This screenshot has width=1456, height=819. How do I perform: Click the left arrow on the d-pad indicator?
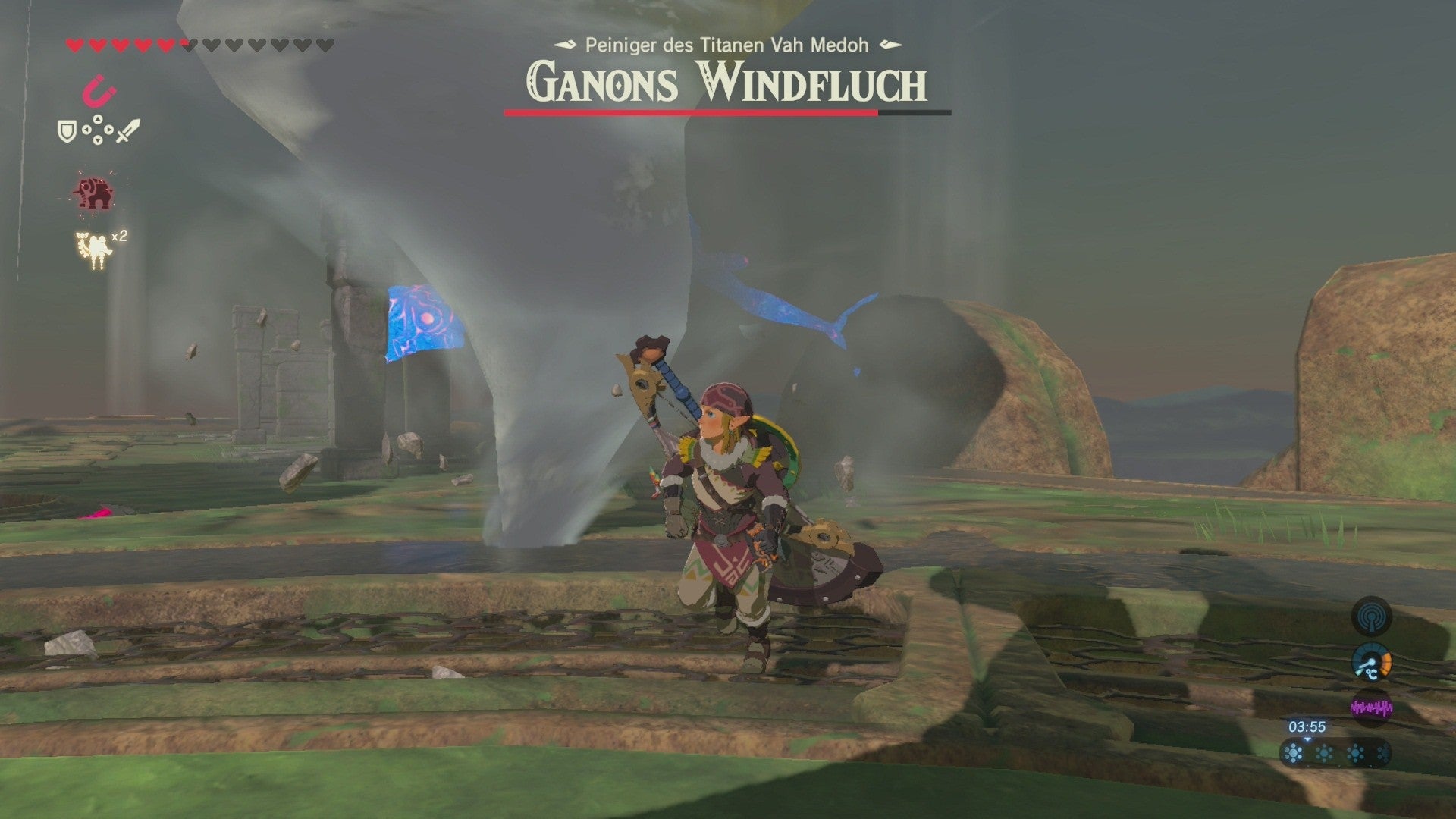pos(86,130)
